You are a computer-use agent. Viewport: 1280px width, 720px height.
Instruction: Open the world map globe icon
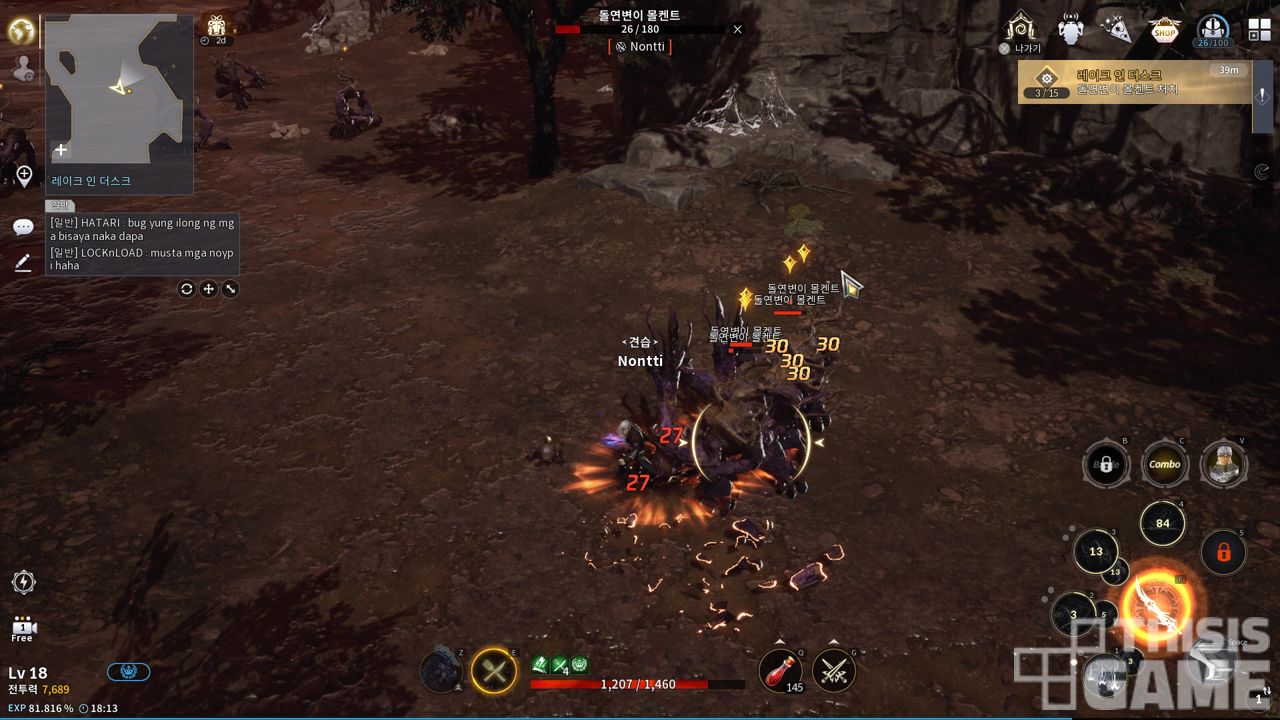click(x=21, y=31)
